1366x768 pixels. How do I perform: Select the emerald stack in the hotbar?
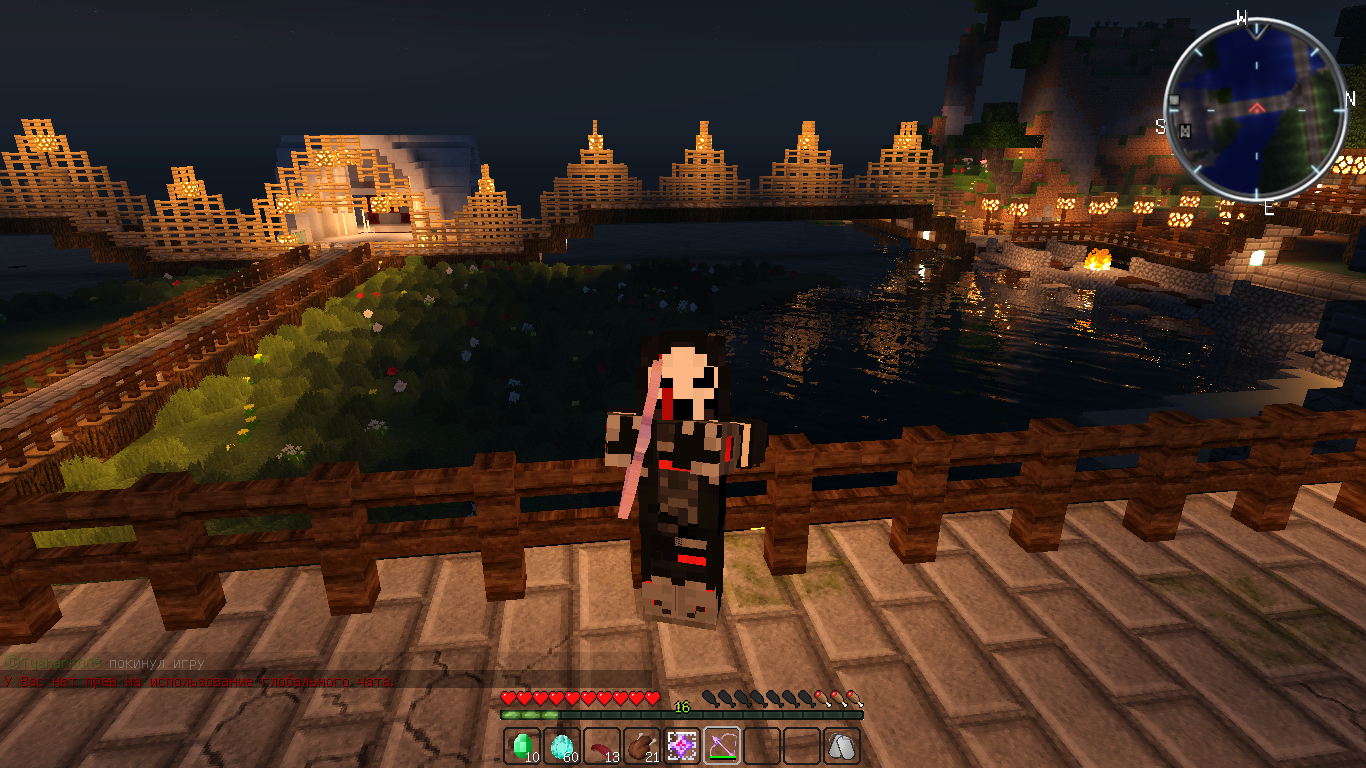522,746
